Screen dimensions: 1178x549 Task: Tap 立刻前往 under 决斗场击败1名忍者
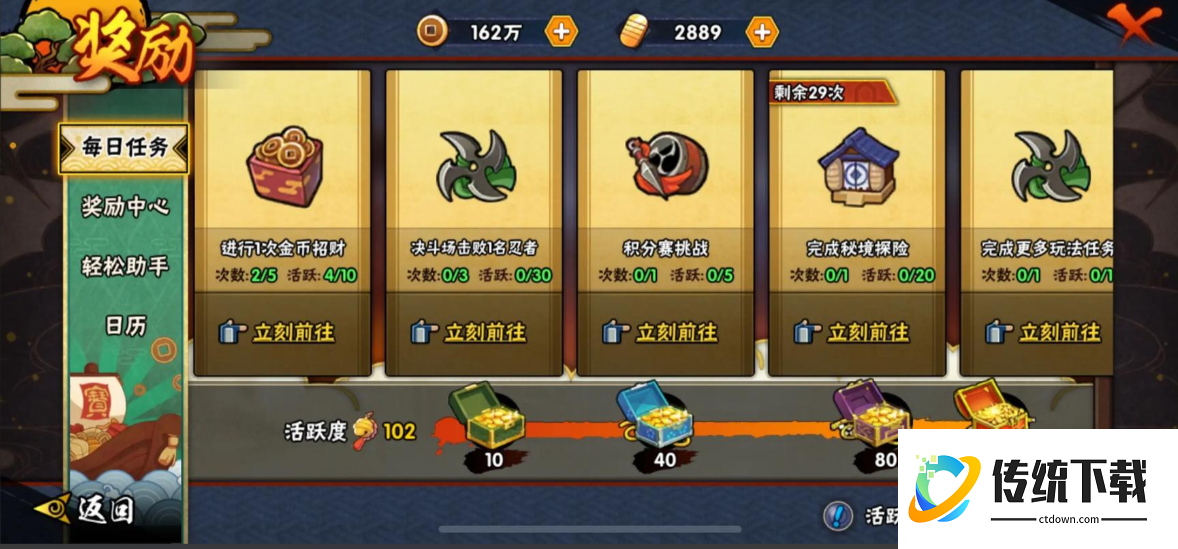[472, 332]
